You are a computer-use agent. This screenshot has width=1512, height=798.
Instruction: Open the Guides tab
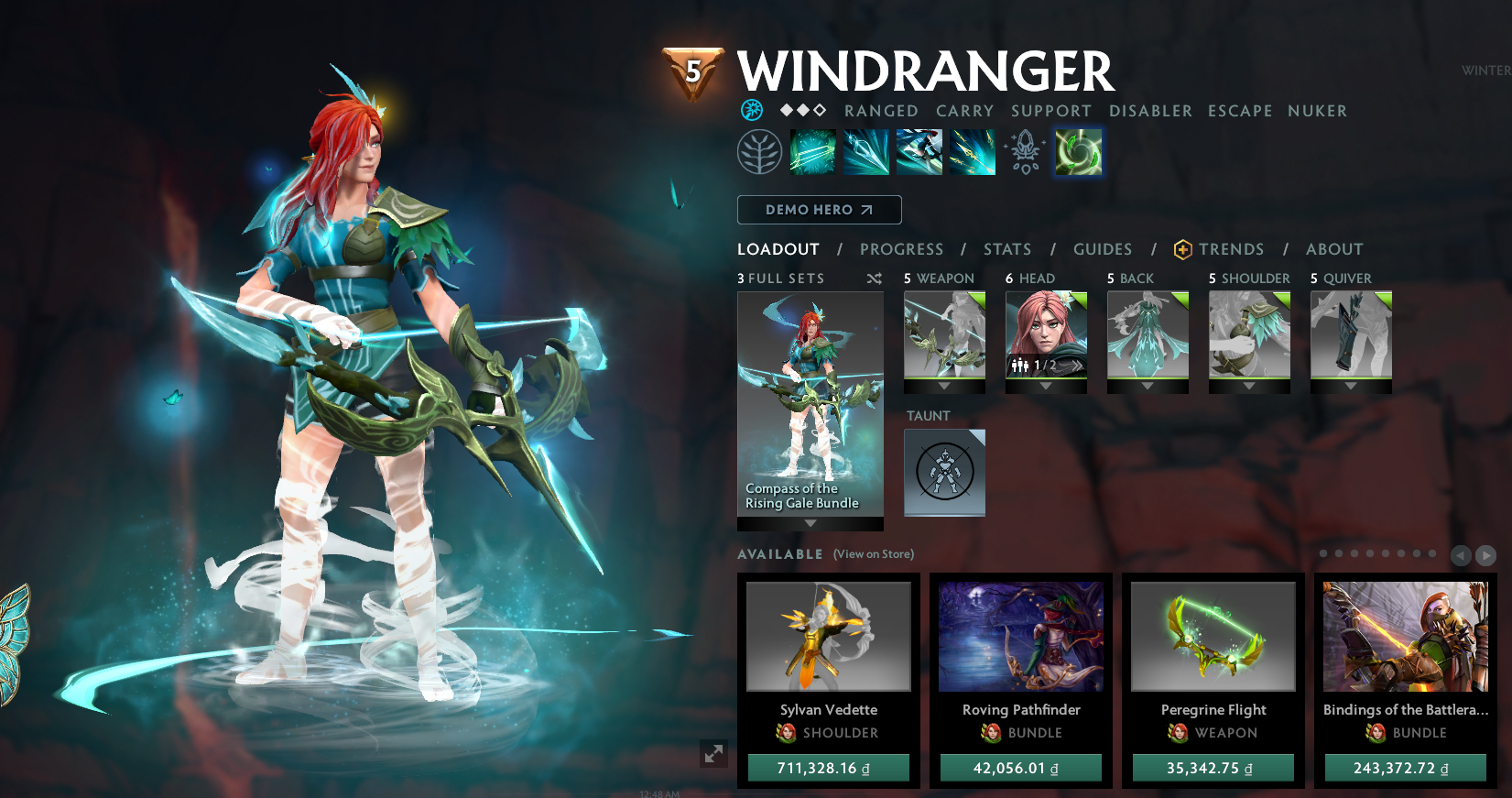1103,248
